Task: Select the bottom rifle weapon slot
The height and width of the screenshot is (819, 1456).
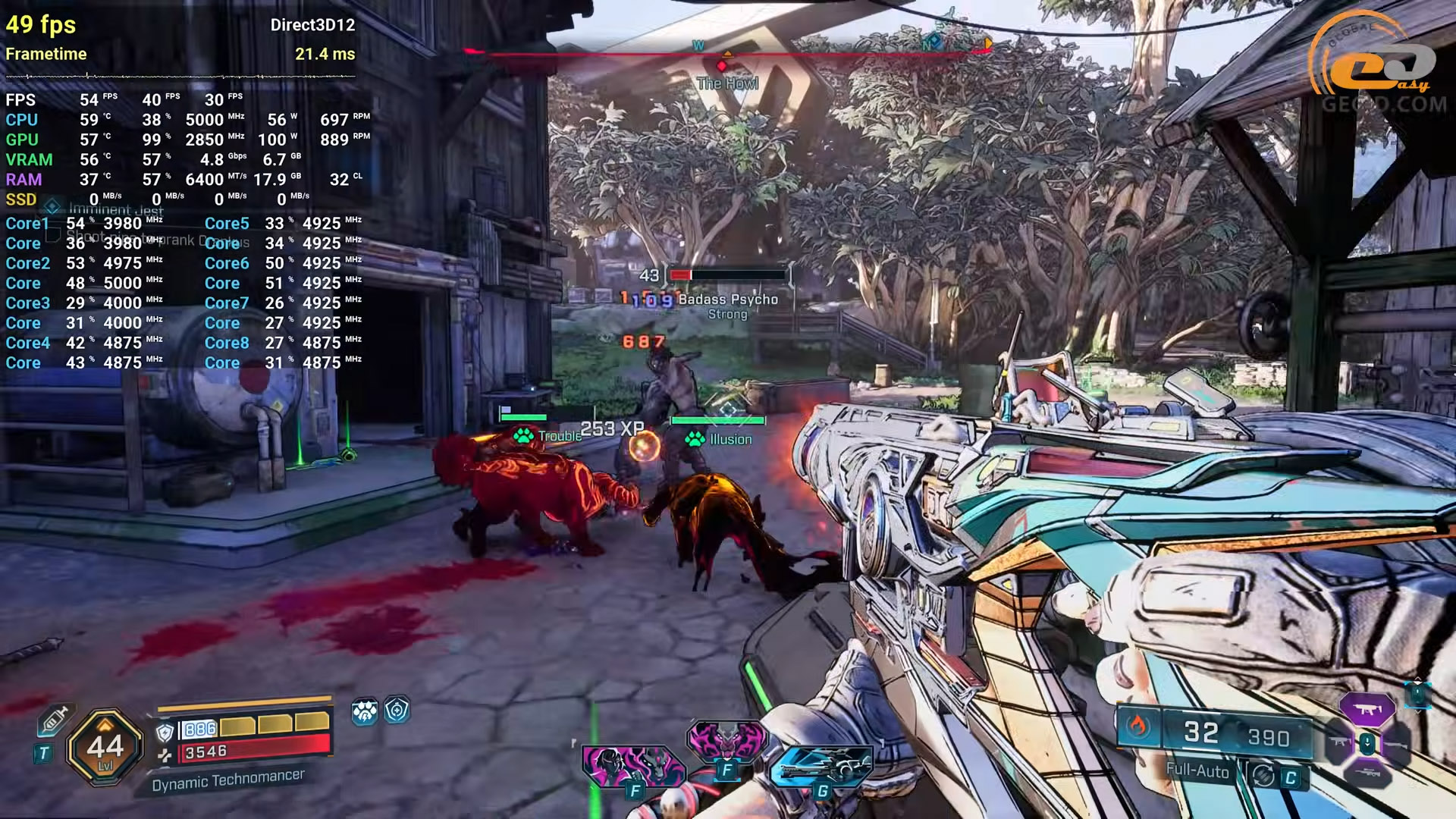Action: [x=1367, y=773]
